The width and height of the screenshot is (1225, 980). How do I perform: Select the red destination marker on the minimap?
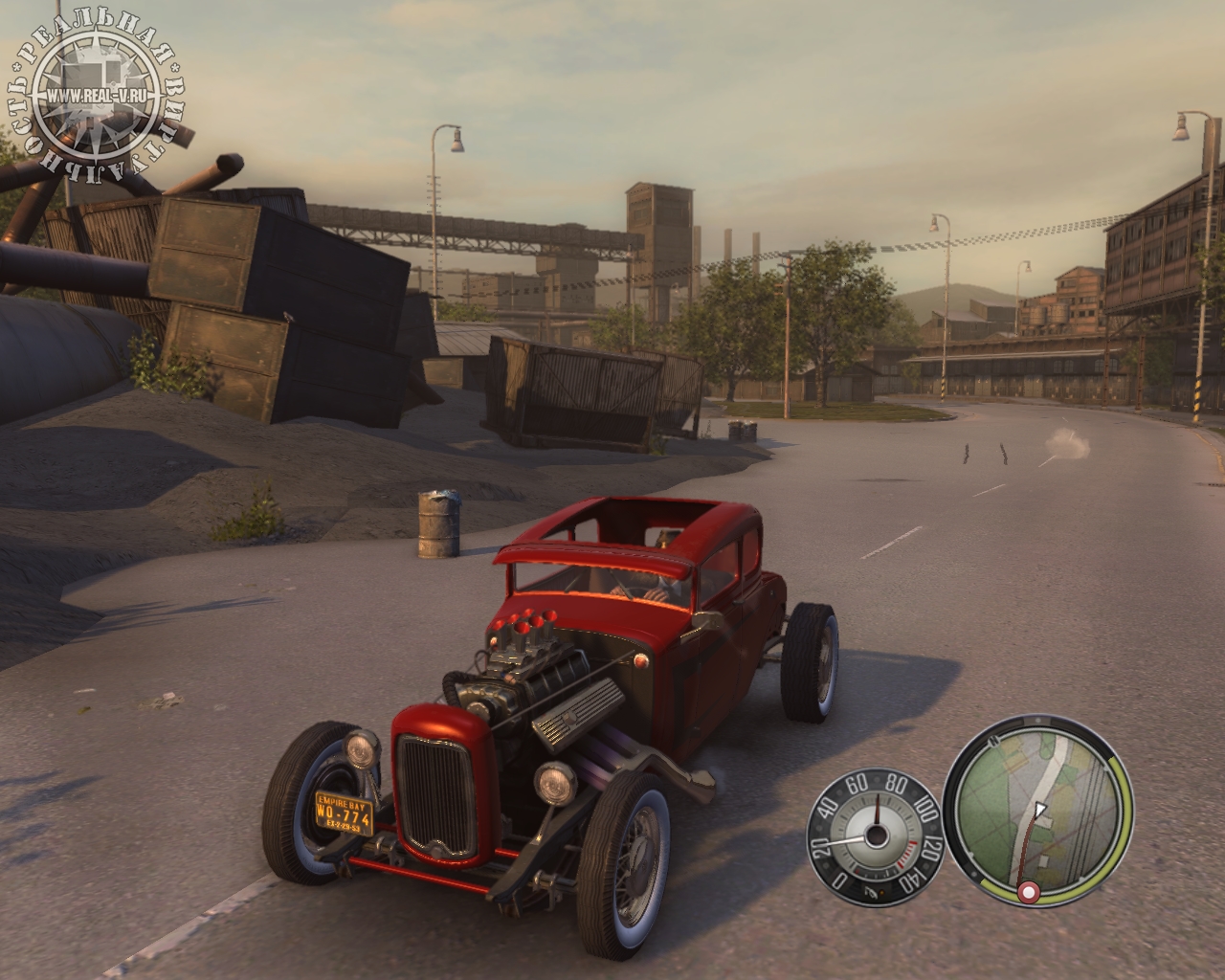coord(1029,893)
